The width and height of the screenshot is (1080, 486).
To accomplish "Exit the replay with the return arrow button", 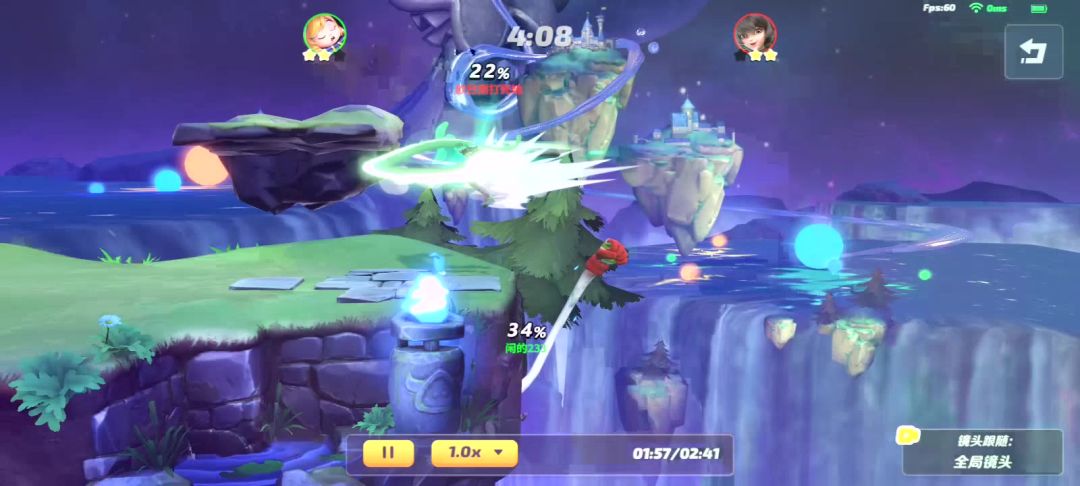I will 1034,52.
